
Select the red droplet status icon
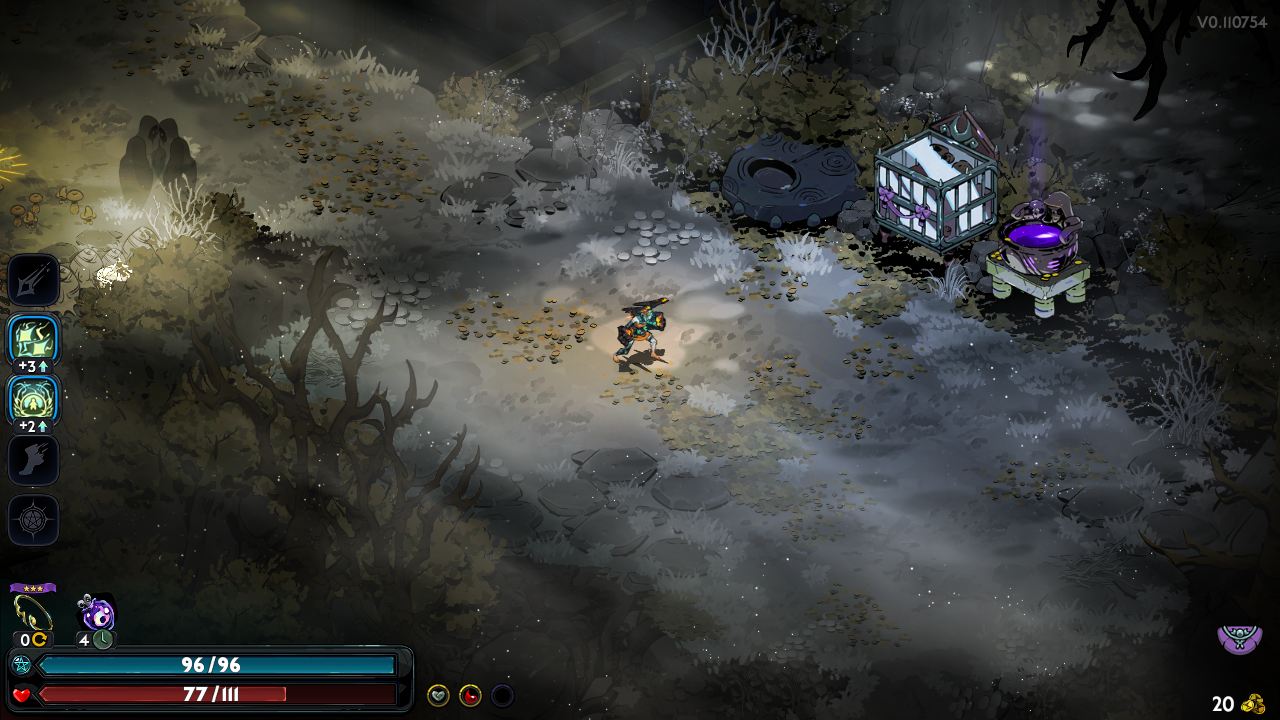tap(470, 695)
